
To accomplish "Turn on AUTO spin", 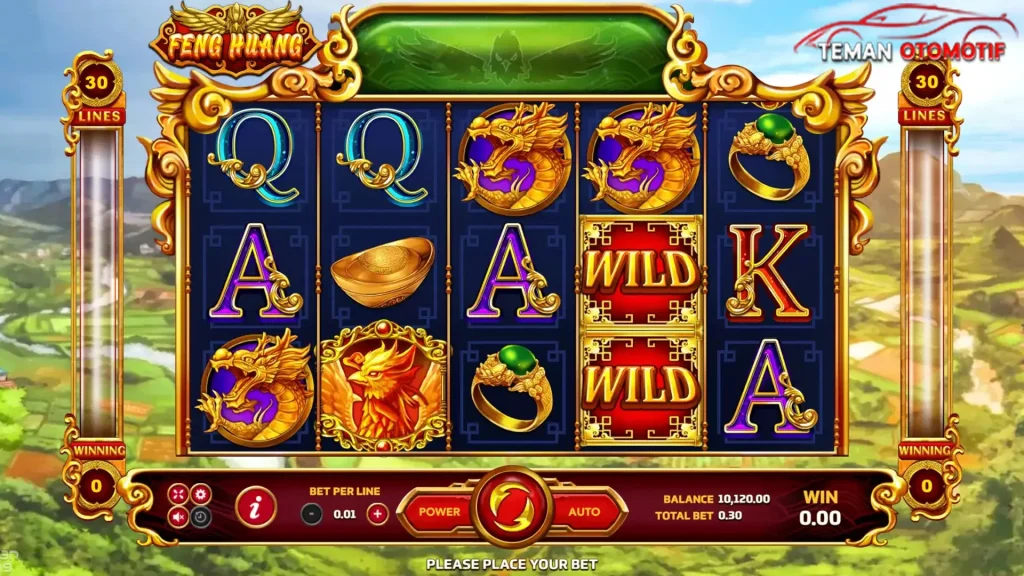I will pyautogui.click(x=585, y=511).
